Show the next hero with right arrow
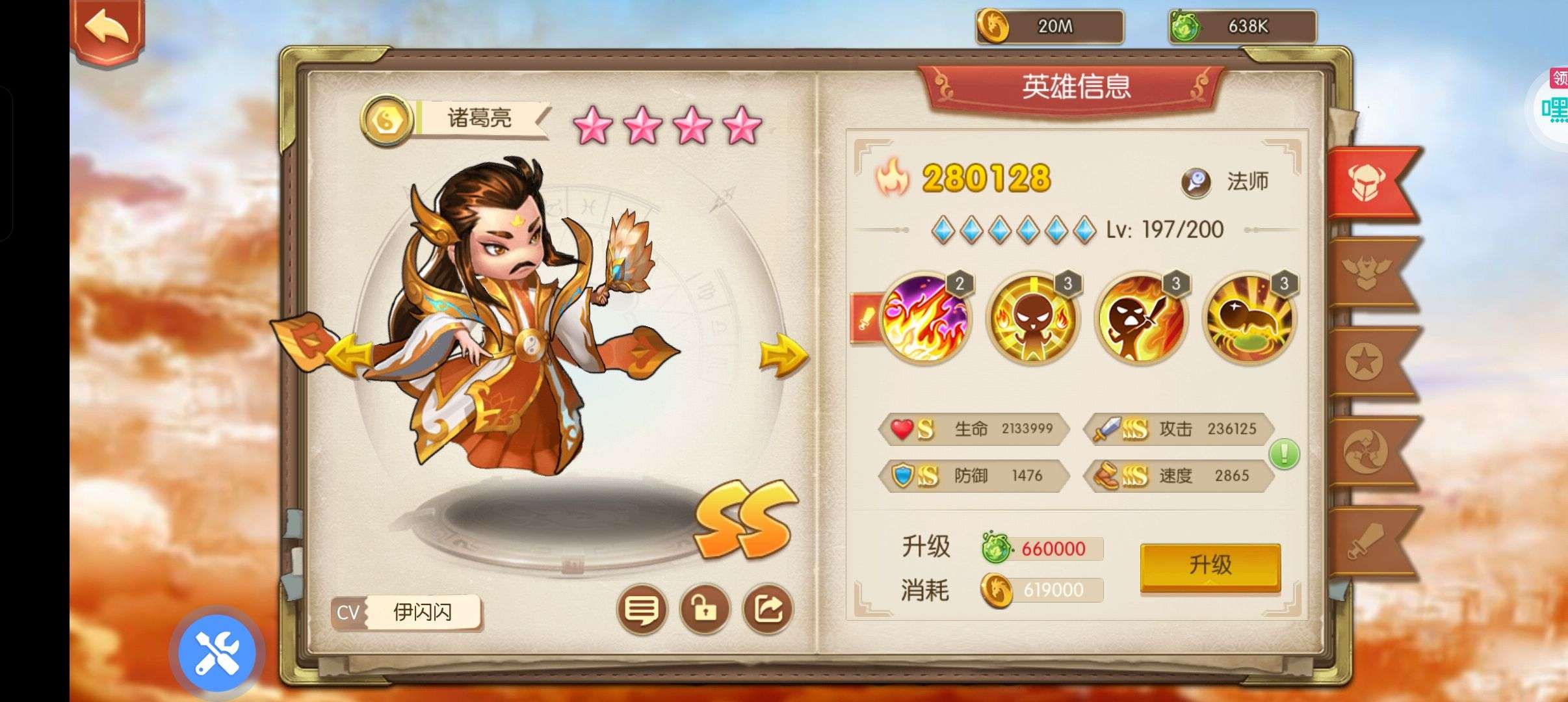The image size is (1568, 702). tap(783, 356)
